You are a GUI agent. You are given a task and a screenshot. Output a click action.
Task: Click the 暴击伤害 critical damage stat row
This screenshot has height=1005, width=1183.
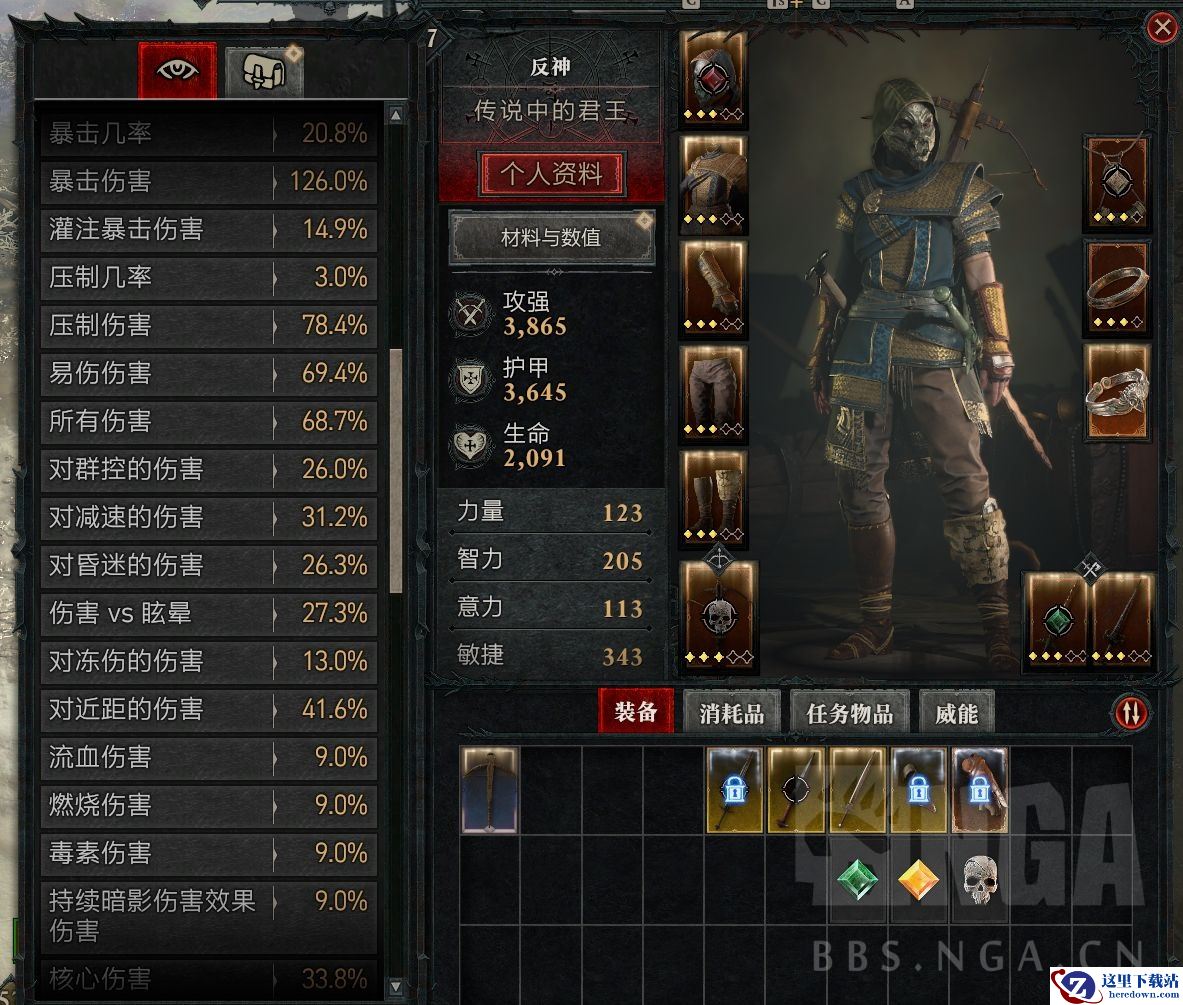(208, 182)
